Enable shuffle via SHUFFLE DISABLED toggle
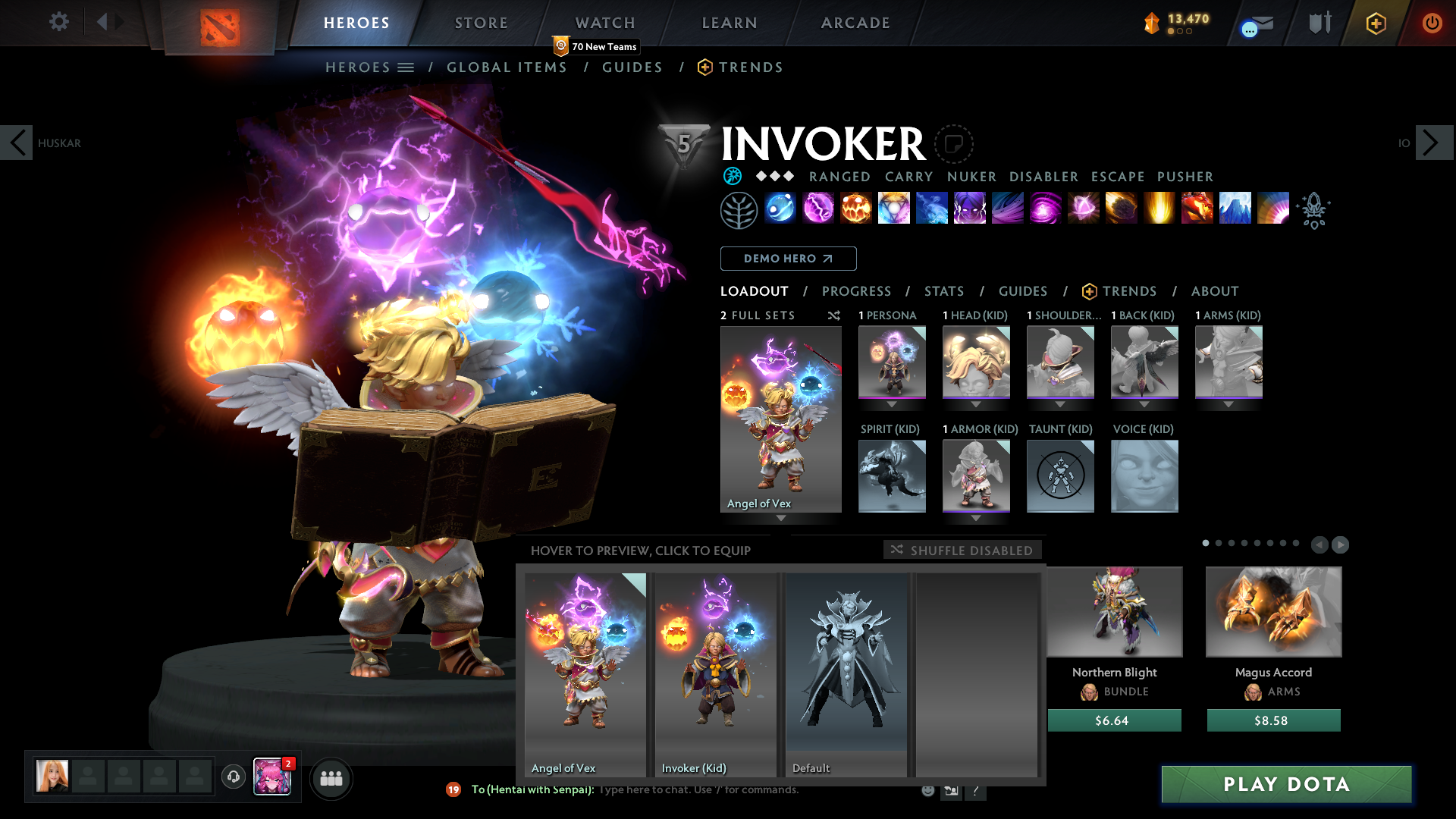 point(962,549)
